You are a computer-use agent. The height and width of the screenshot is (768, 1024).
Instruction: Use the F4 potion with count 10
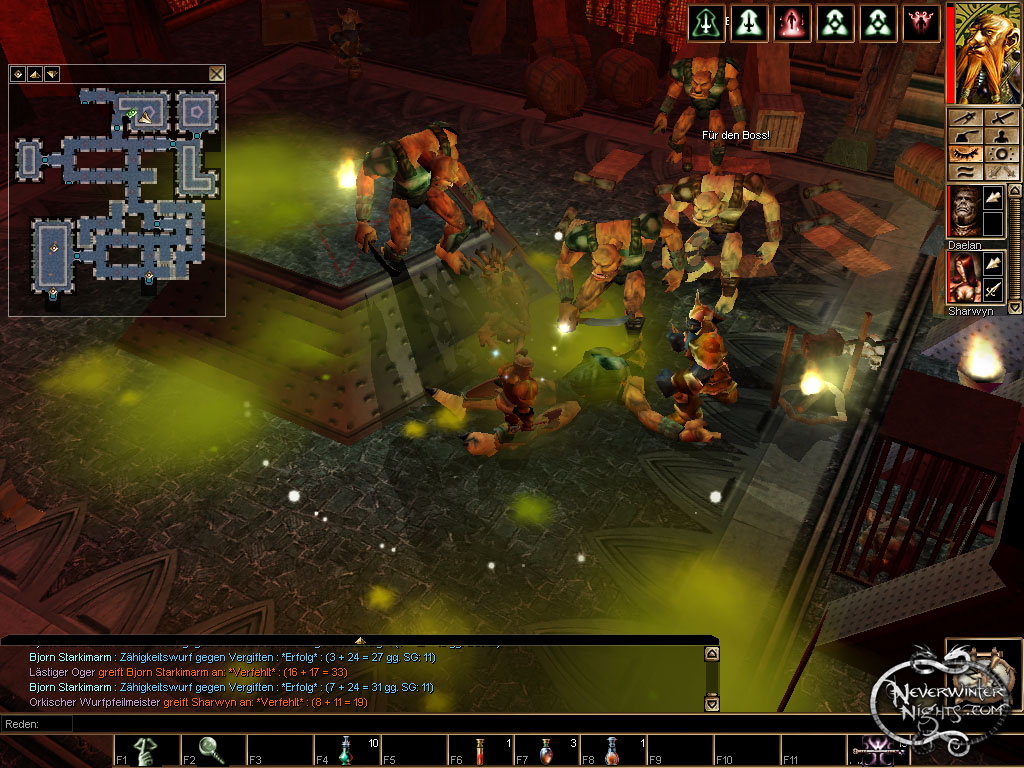[346, 749]
